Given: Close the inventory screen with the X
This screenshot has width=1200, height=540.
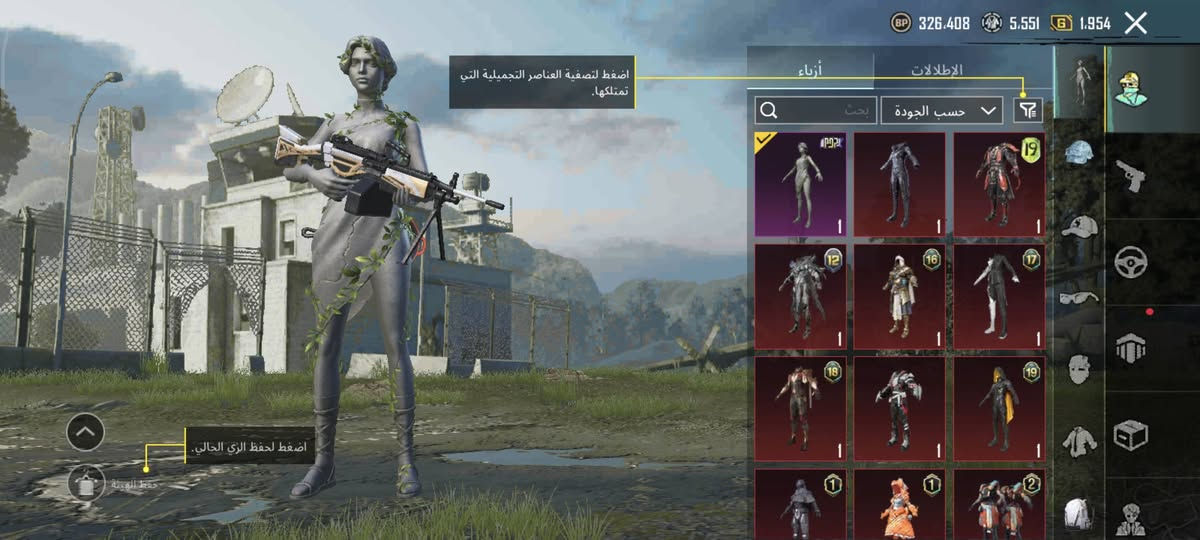Looking at the screenshot, I should (1135, 23).
